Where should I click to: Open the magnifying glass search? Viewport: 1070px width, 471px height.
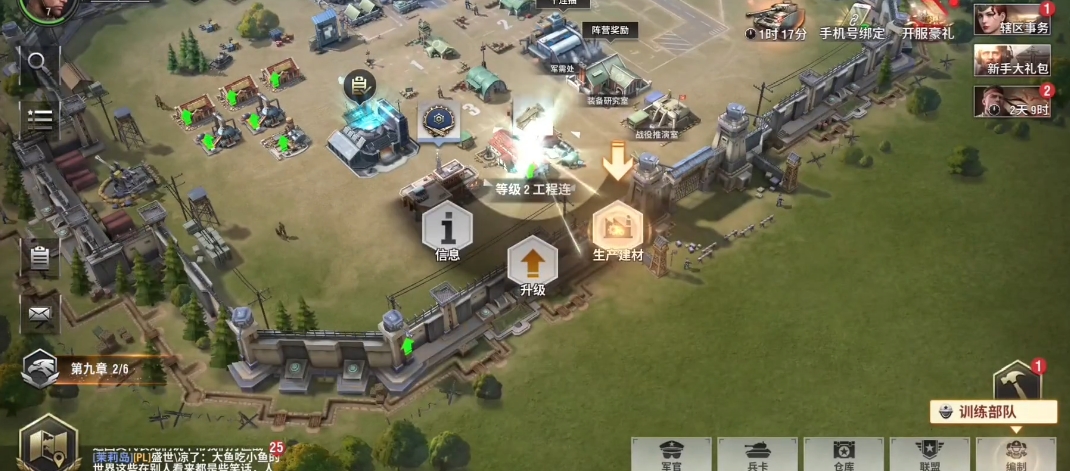39,64
